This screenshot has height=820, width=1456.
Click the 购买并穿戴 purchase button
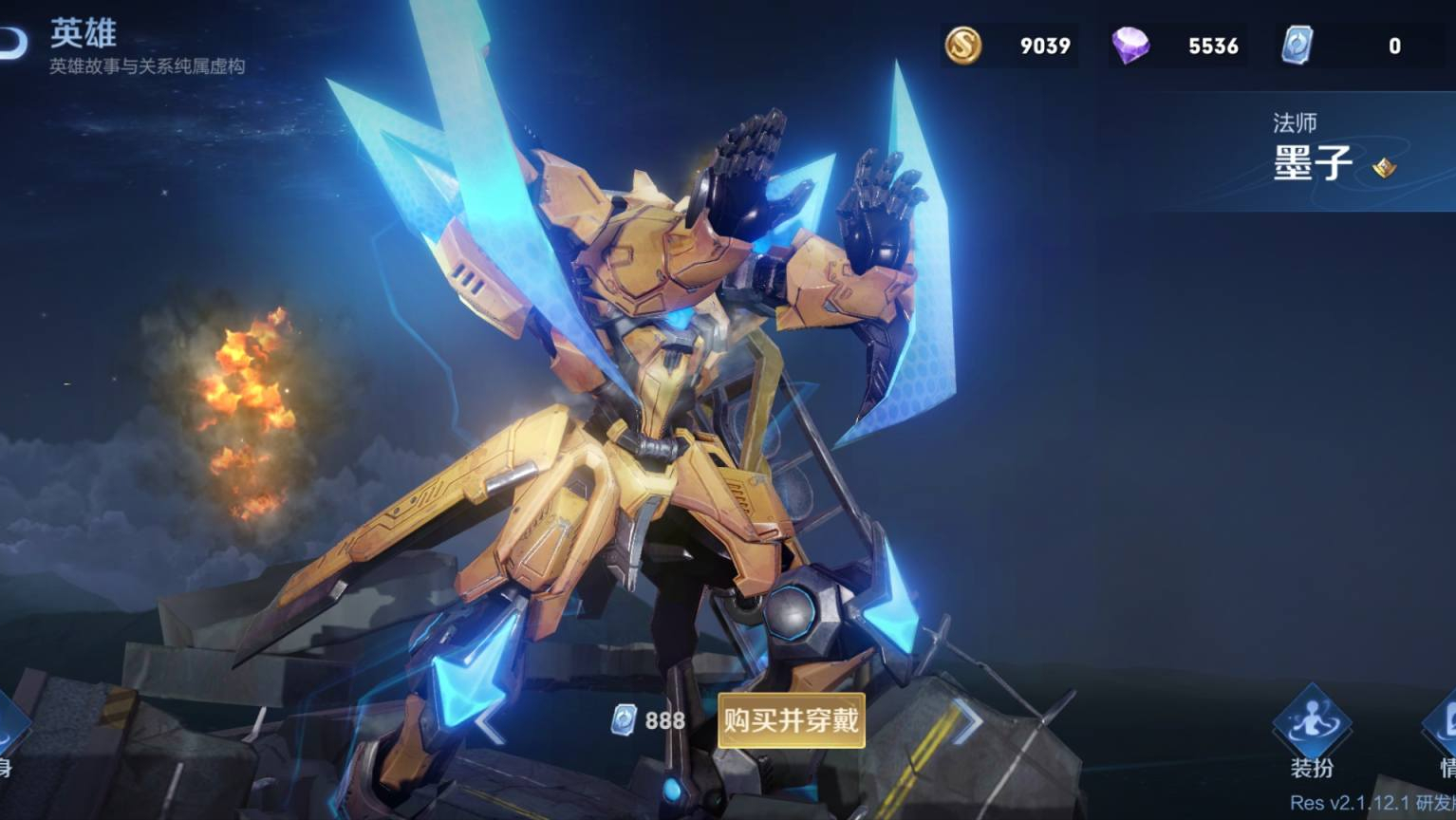tap(791, 720)
